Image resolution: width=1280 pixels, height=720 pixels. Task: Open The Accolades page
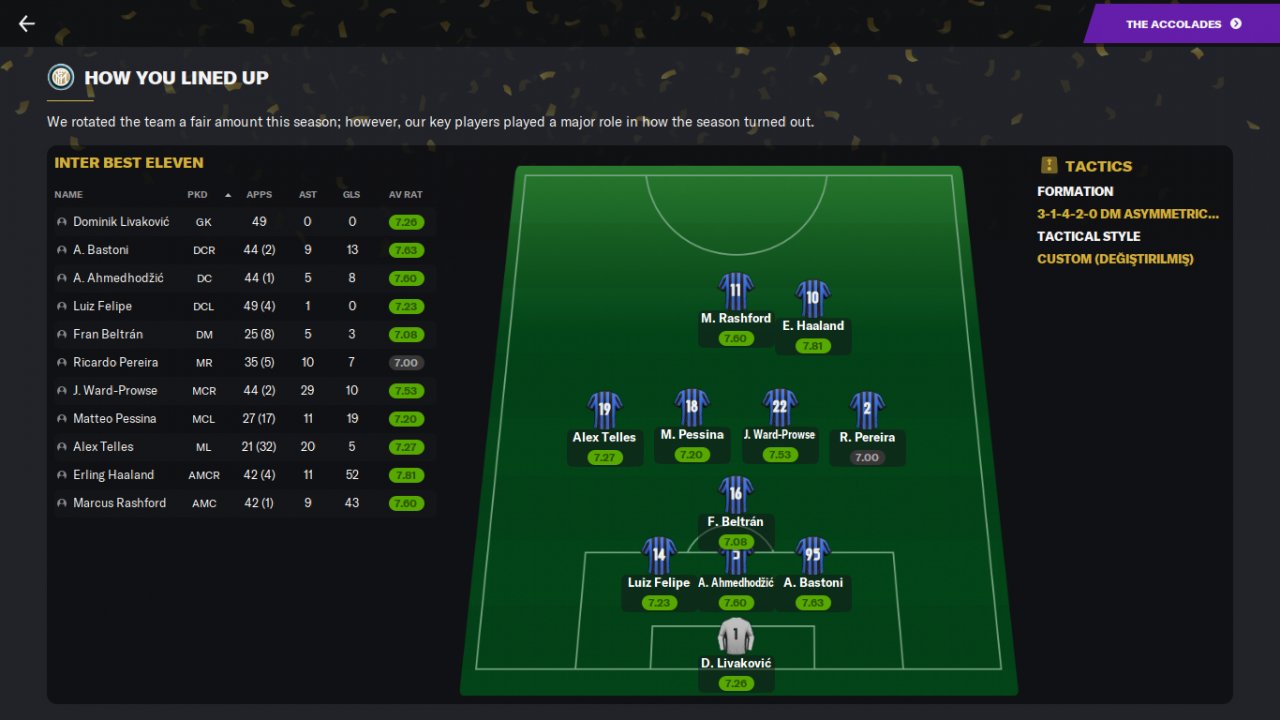[x=1183, y=24]
